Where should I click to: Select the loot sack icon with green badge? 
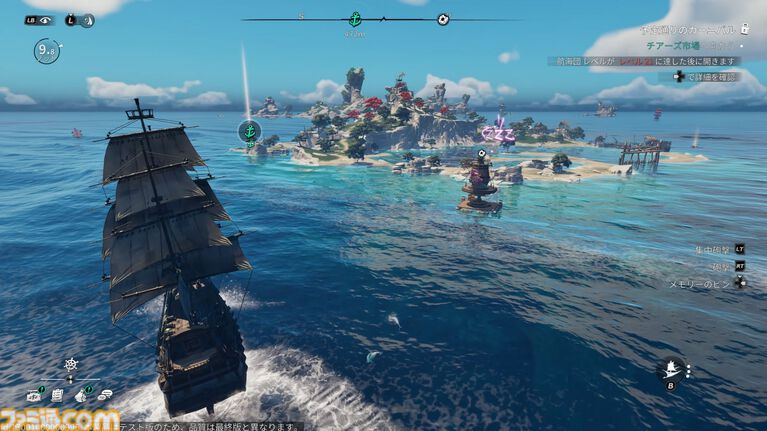coord(82,395)
